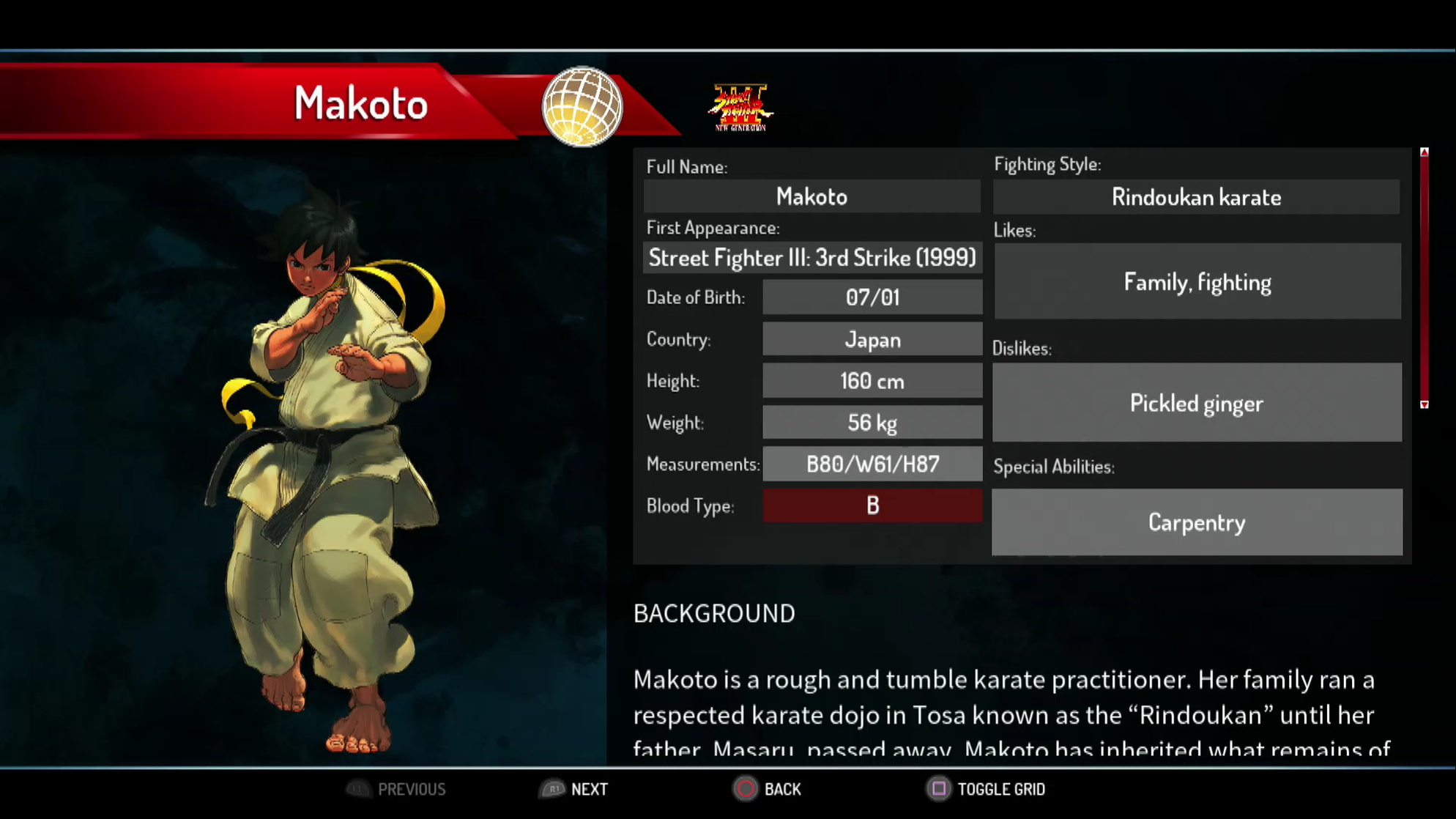Click the scrollbar's red down arrow
Image resolution: width=1456 pixels, height=819 pixels.
pyautogui.click(x=1424, y=404)
